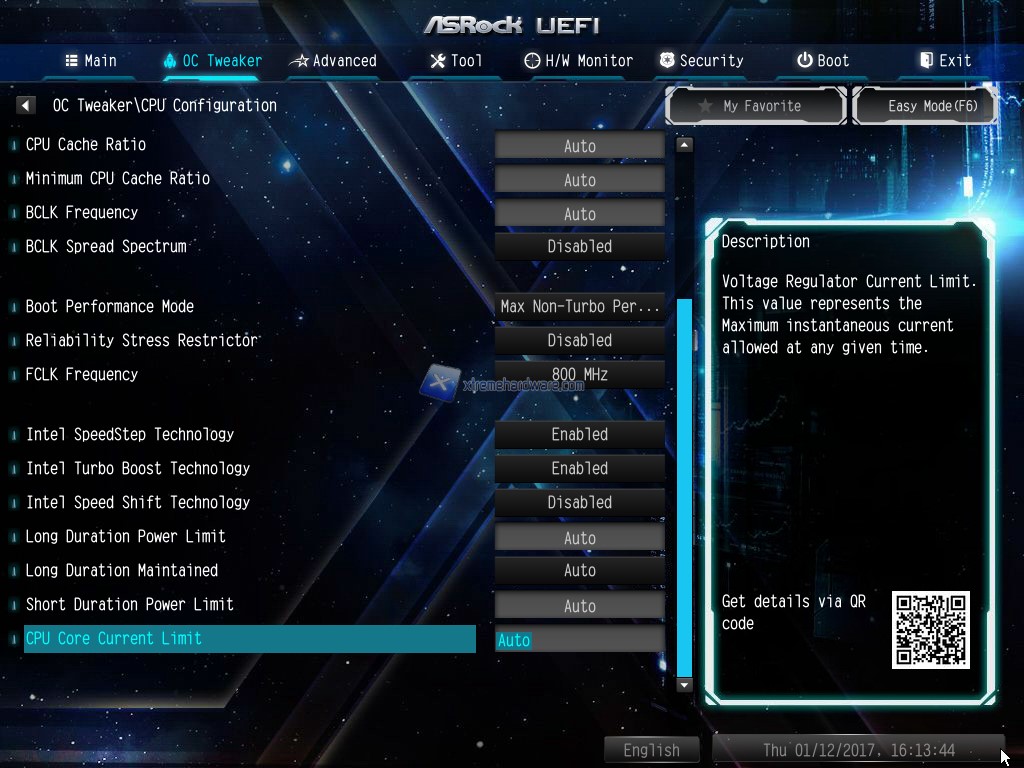This screenshot has width=1024, height=768.
Task: Open the Security tab
Action: [702, 61]
